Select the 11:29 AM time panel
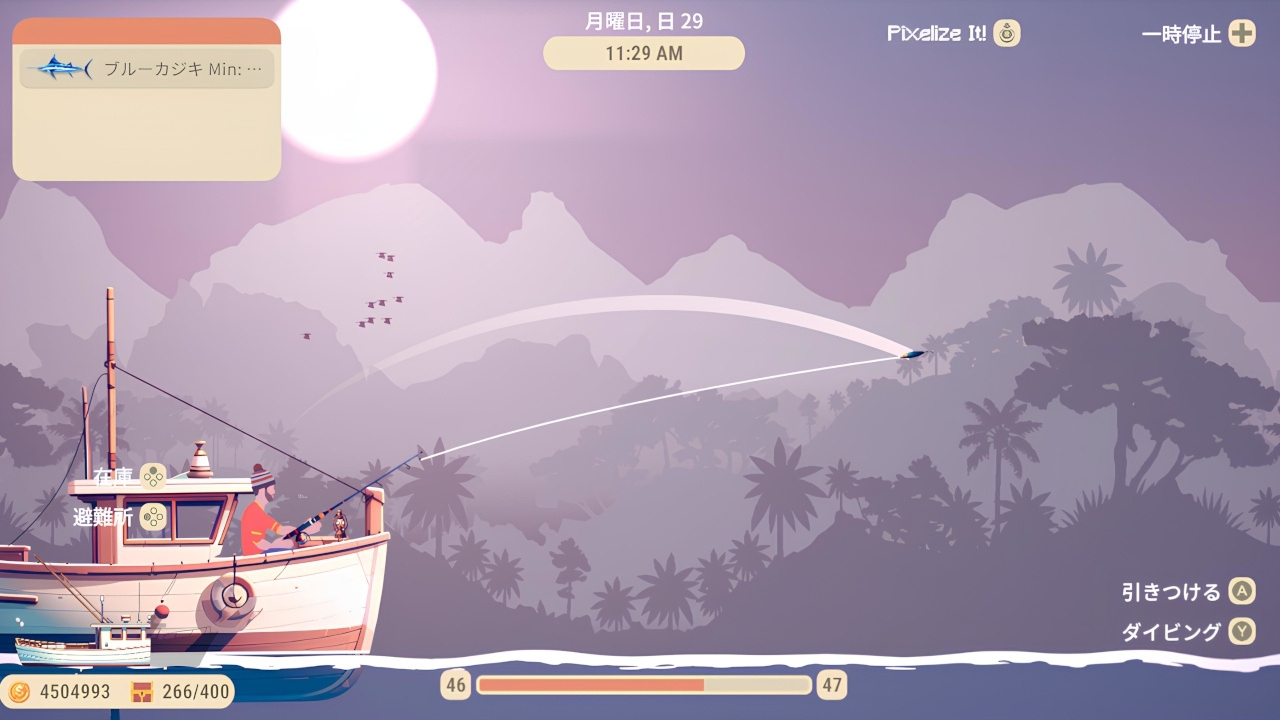Viewport: 1280px width, 720px height. coord(643,53)
